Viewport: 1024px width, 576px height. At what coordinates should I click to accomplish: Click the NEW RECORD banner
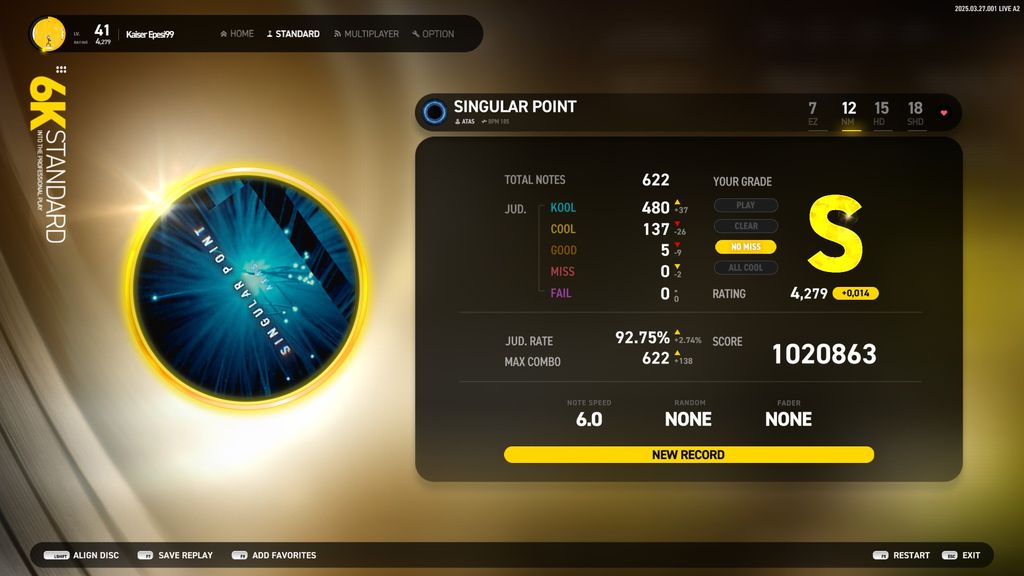(x=688, y=455)
